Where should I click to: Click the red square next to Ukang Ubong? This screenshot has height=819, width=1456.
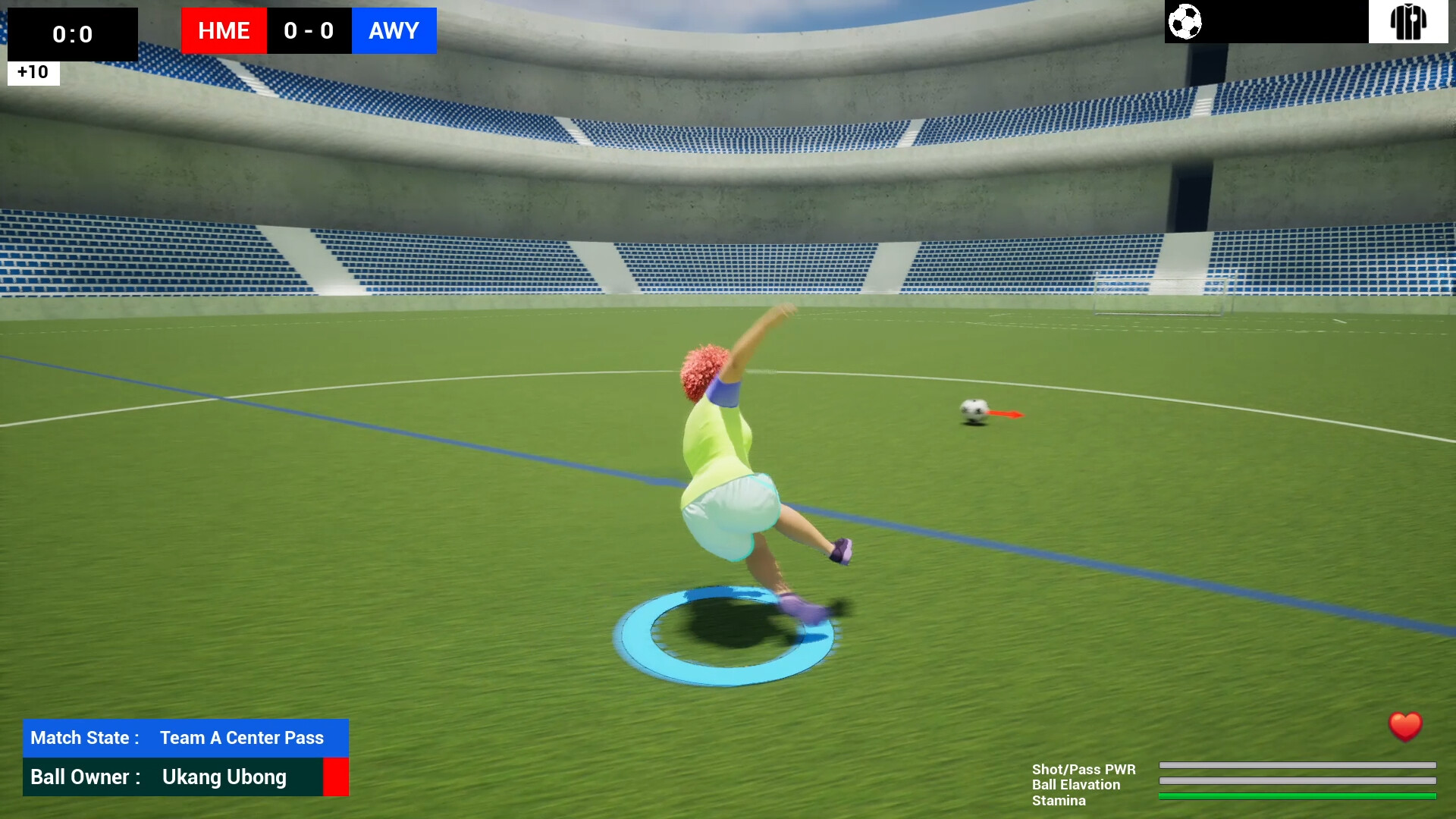(337, 777)
